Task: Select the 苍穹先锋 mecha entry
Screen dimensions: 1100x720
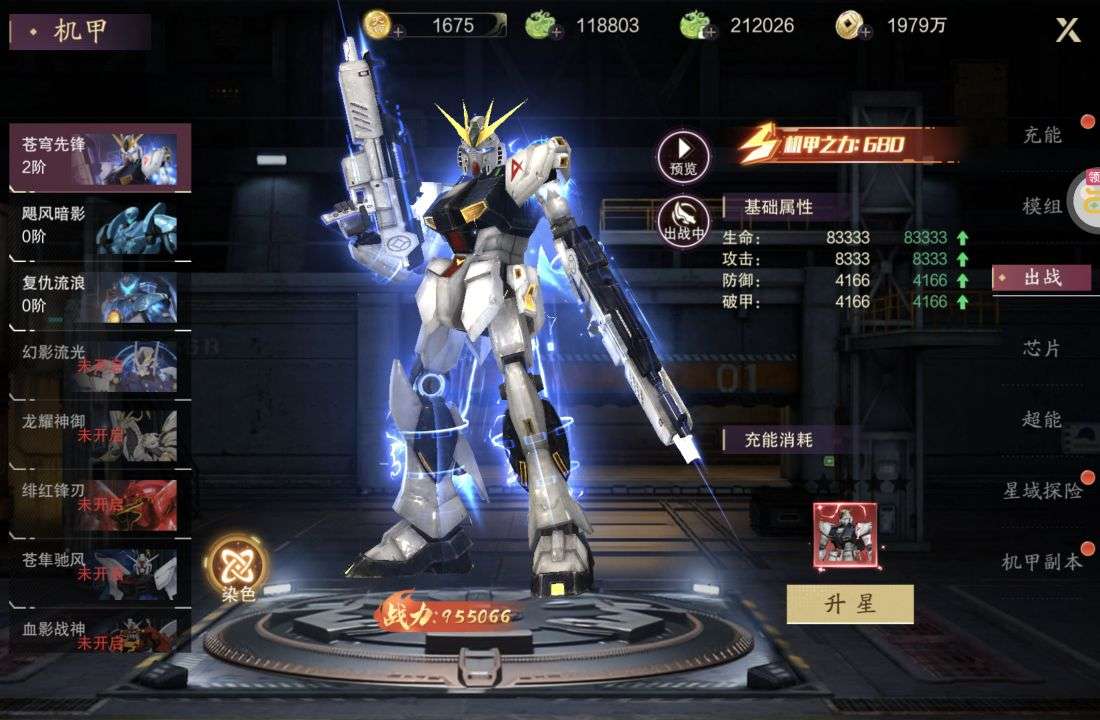Action: (100, 156)
